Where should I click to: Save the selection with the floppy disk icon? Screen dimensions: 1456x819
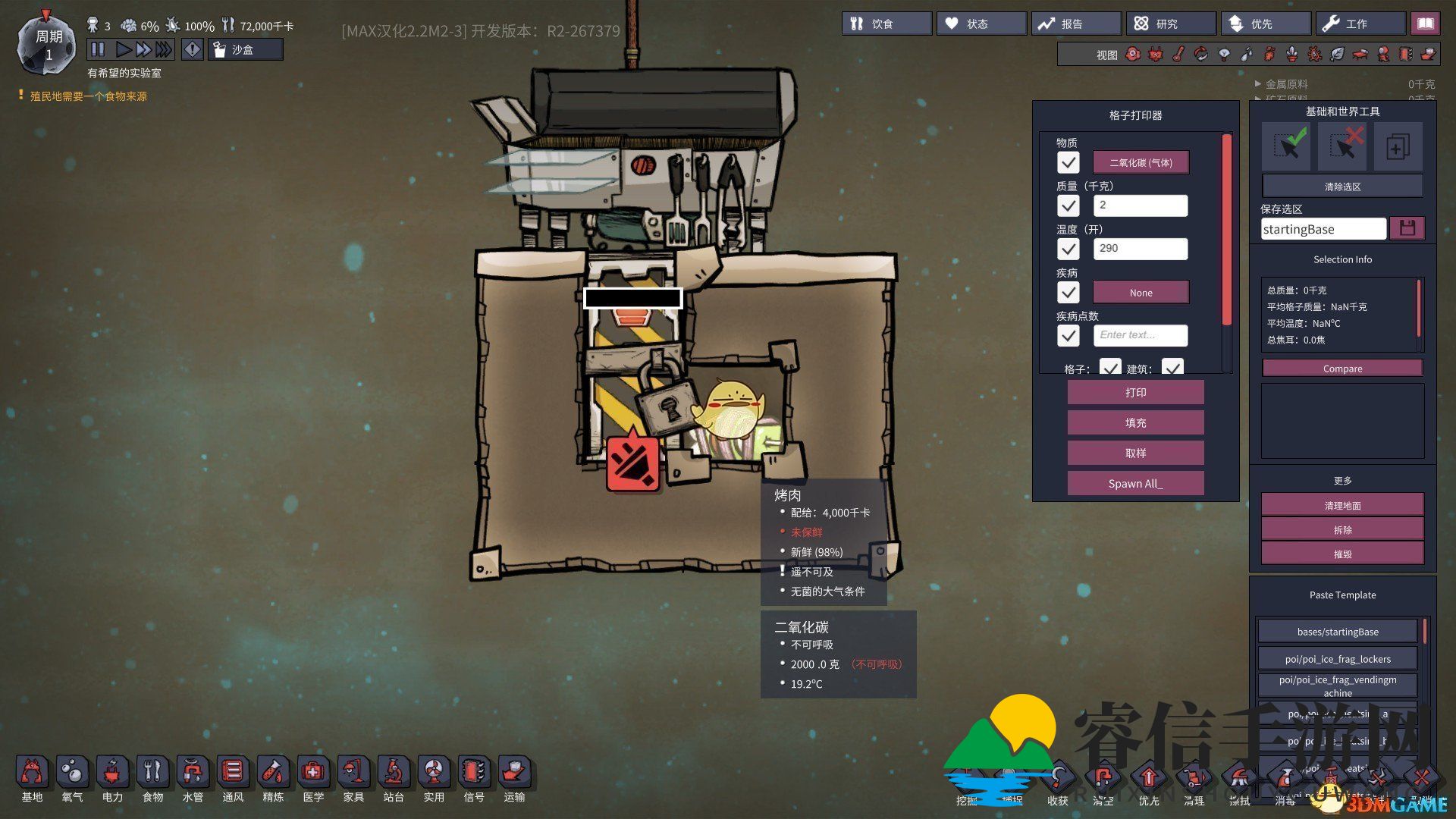(1407, 228)
